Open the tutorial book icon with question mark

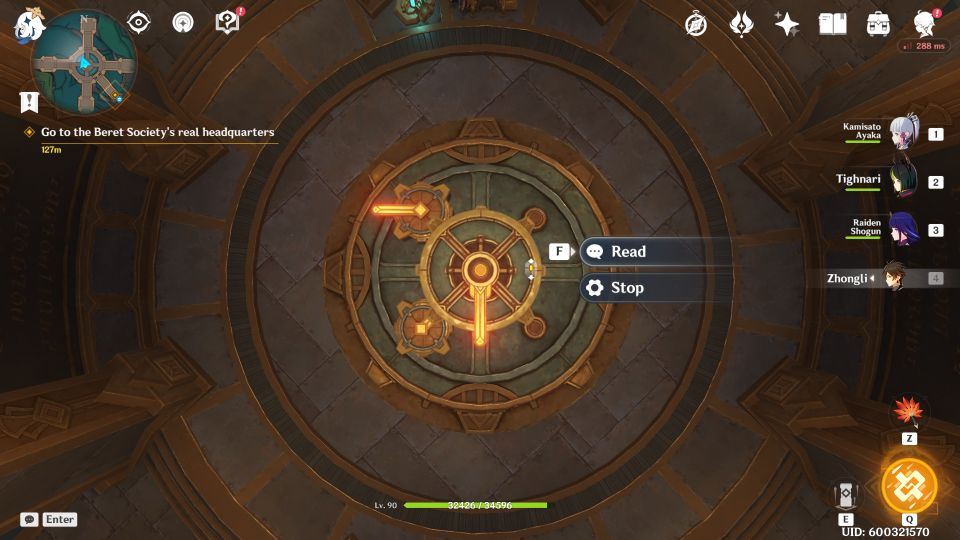click(228, 22)
